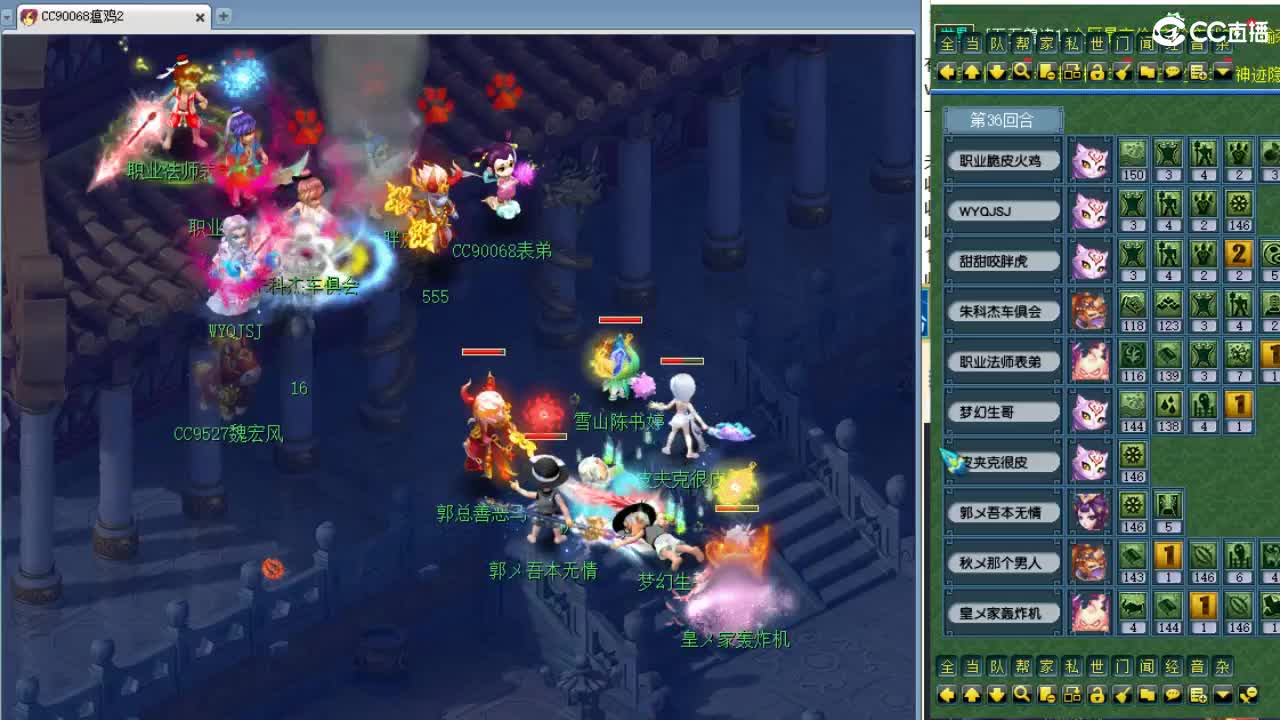
Task: Select the broom clean-chat icon
Action: [x=1121, y=72]
